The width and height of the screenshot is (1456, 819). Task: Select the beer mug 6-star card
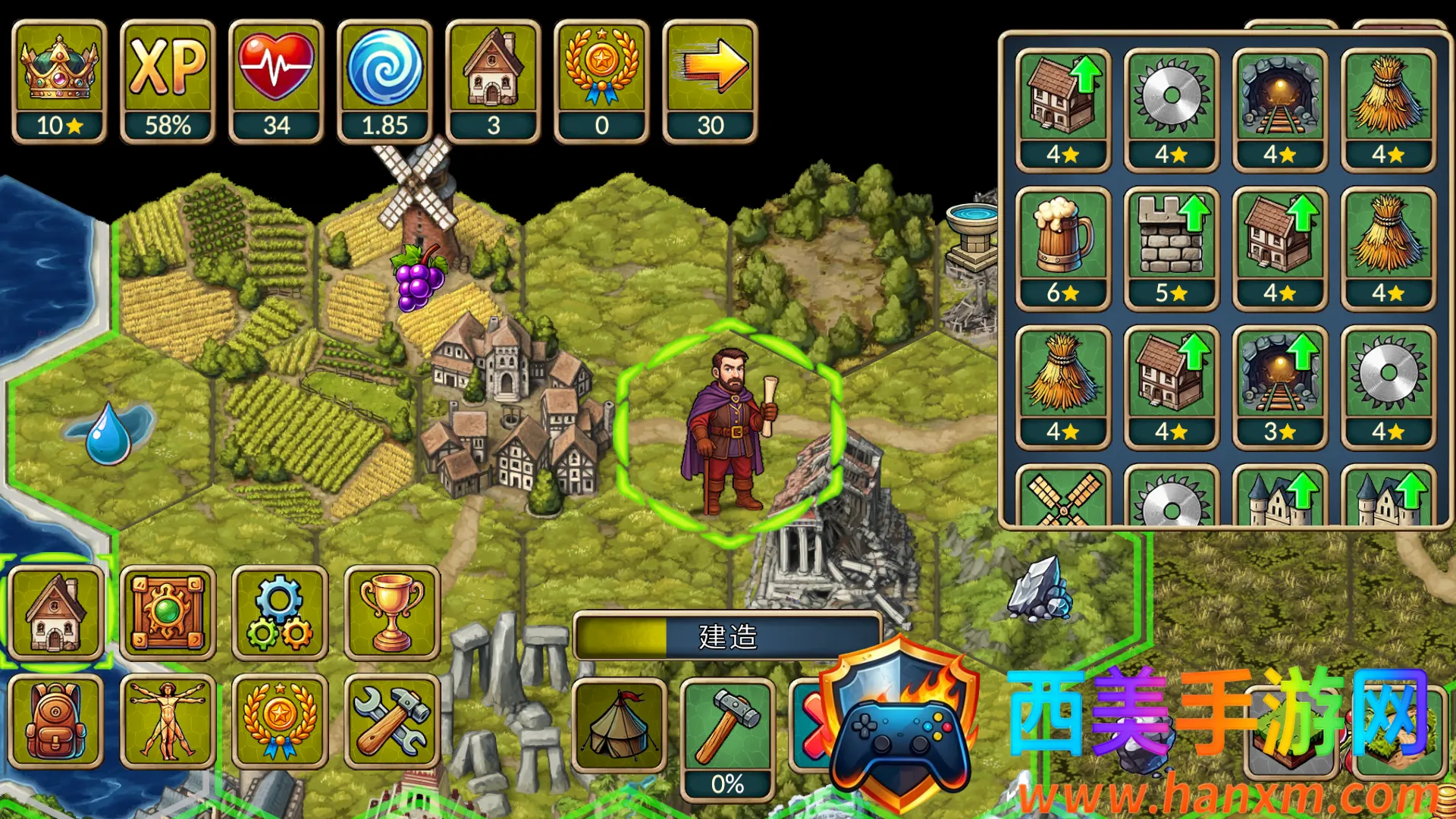coord(1063,247)
